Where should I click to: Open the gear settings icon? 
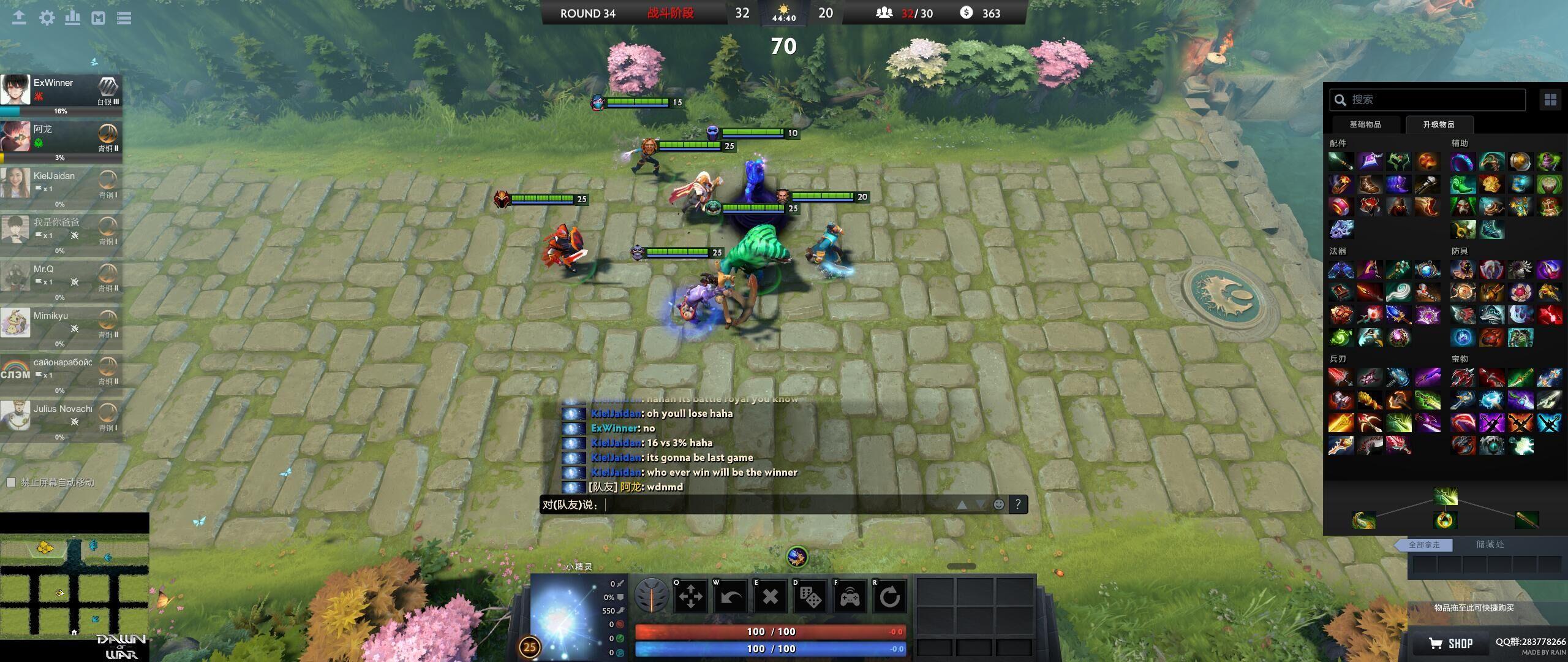click(x=47, y=18)
